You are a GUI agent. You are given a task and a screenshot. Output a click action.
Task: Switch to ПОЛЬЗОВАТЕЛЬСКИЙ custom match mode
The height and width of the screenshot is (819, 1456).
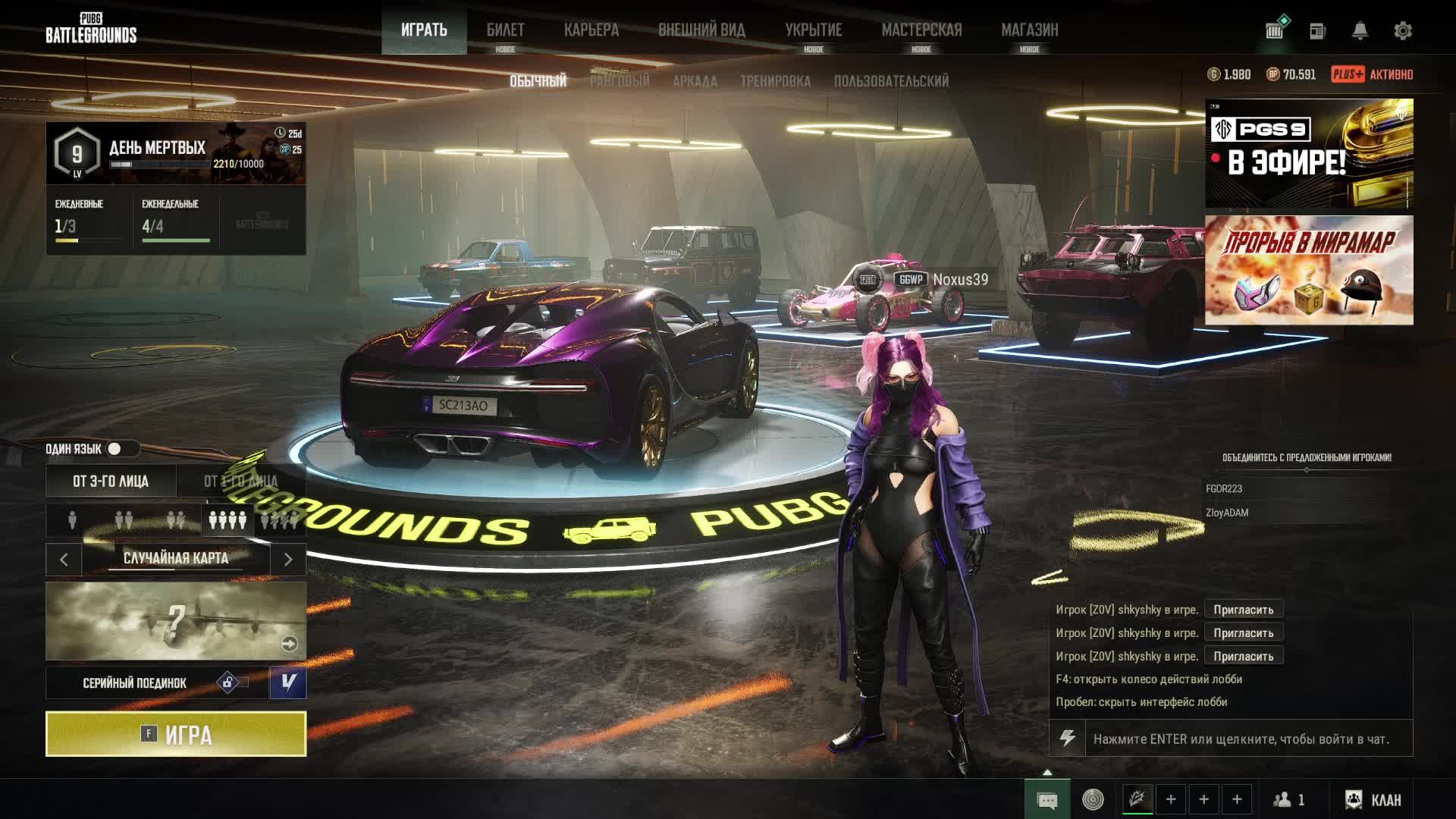(891, 81)
